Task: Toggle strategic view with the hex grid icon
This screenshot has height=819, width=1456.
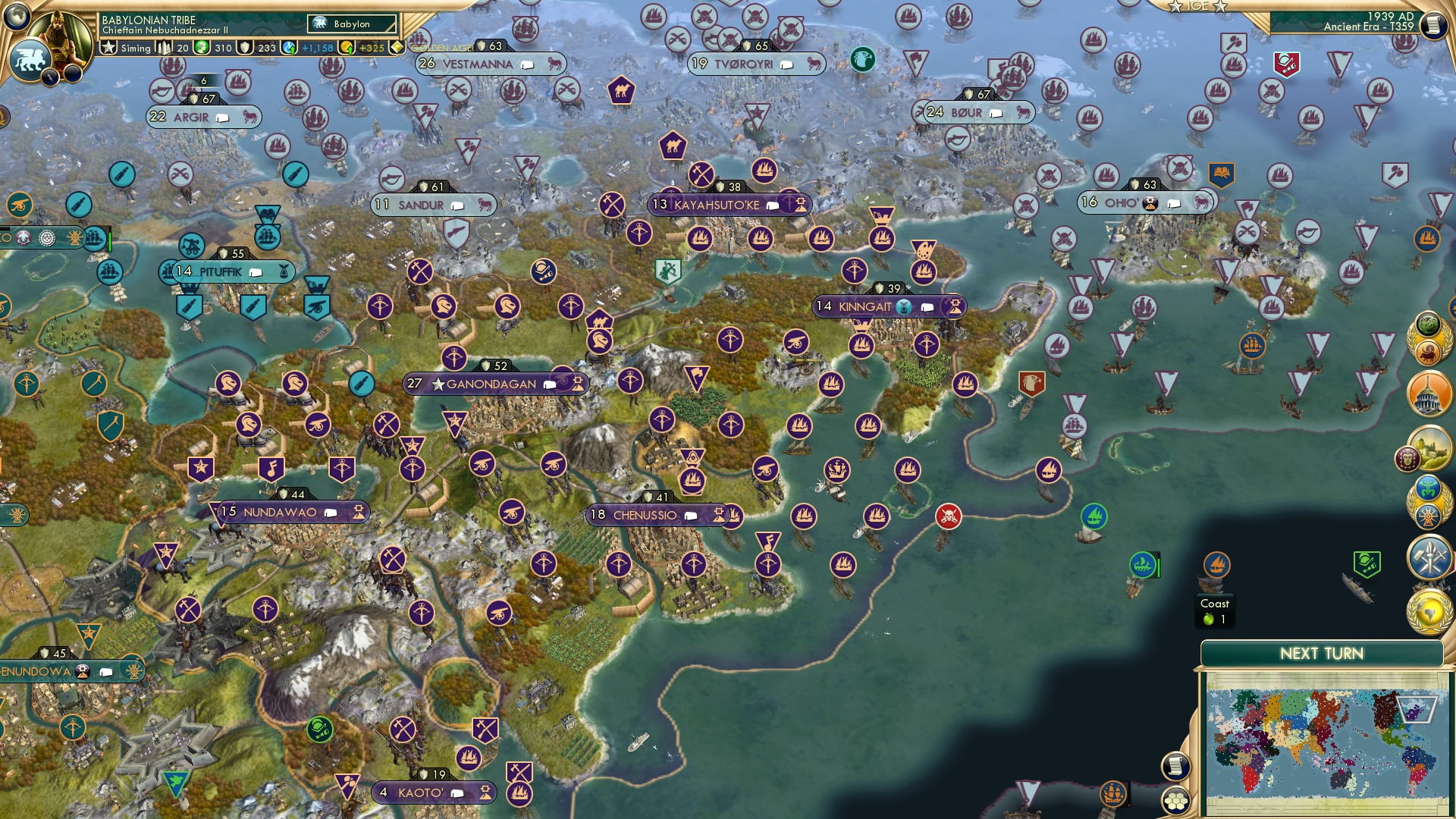Action: click(x=1175, y=802)
